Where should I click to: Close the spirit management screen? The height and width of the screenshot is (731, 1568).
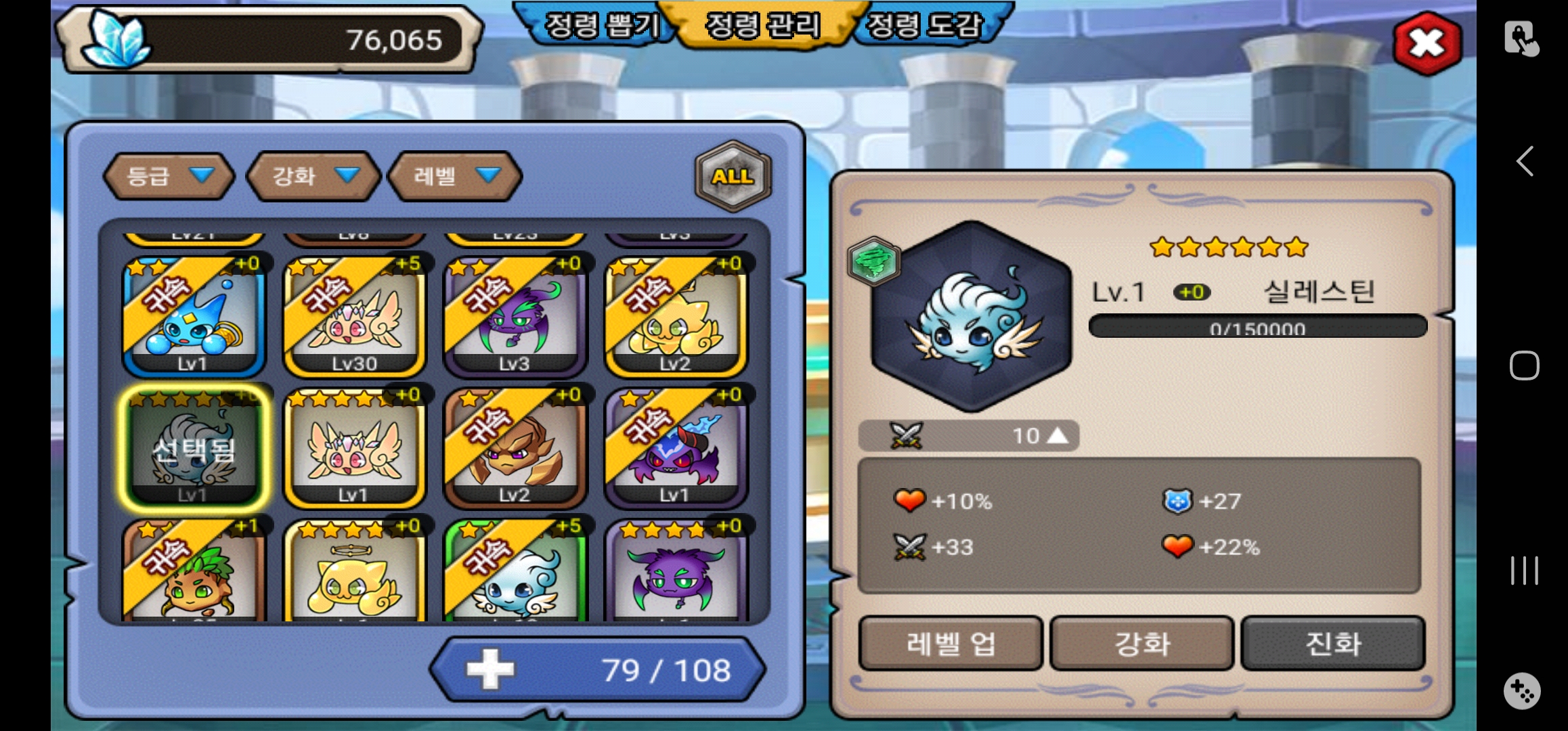click(x=1427, y=43)
